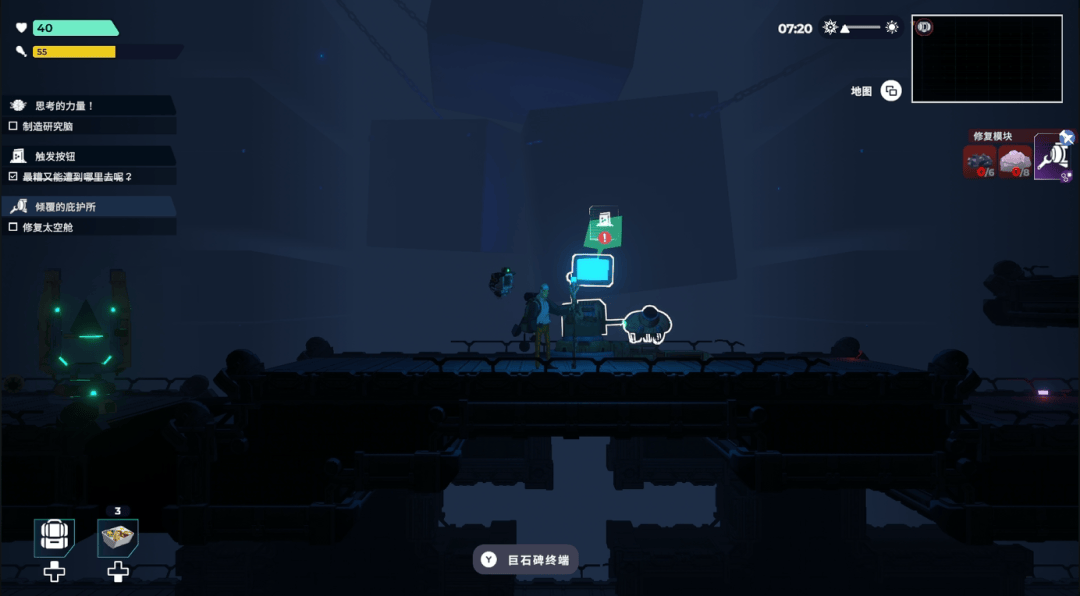Select the 触发按钮 quest header
Screen dimensions: 1080x596
pyautogui.click(x=88, y=156)
